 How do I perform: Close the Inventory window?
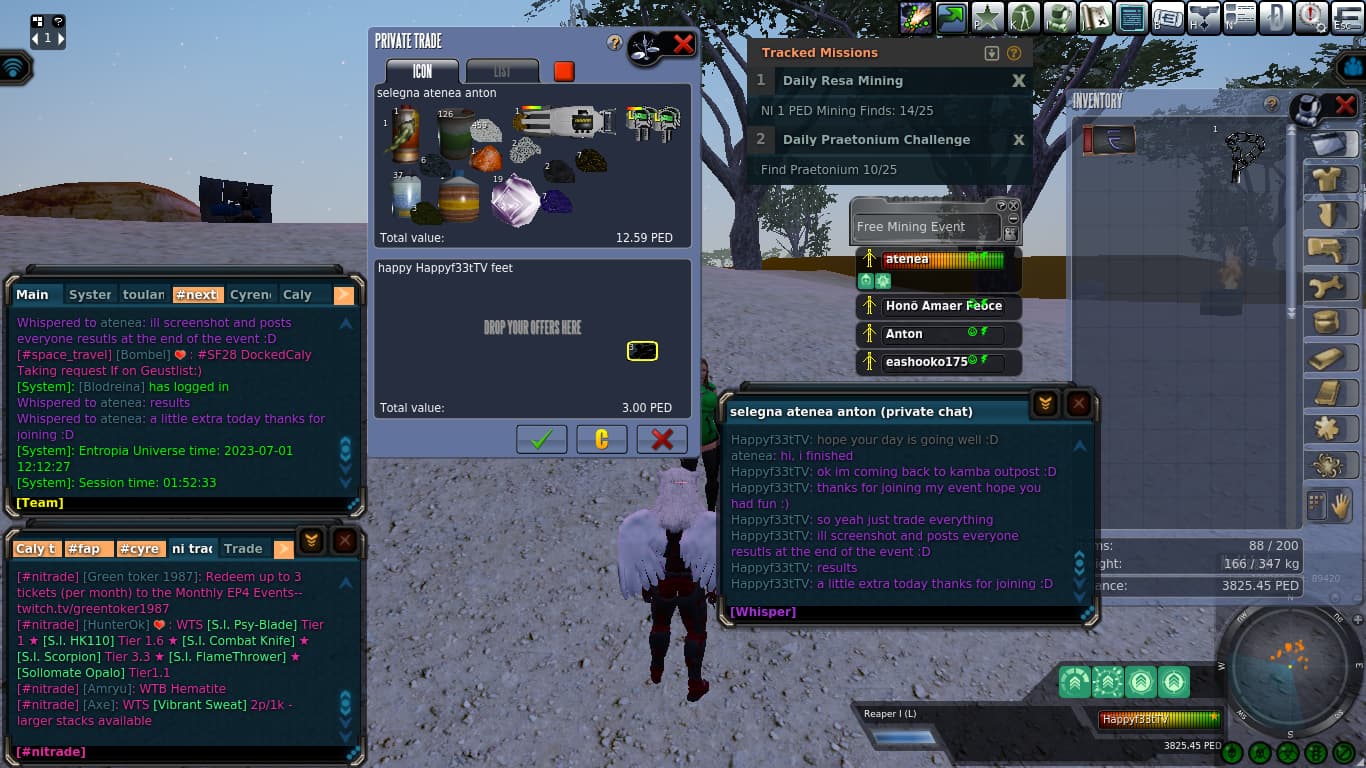(1345, 105)
